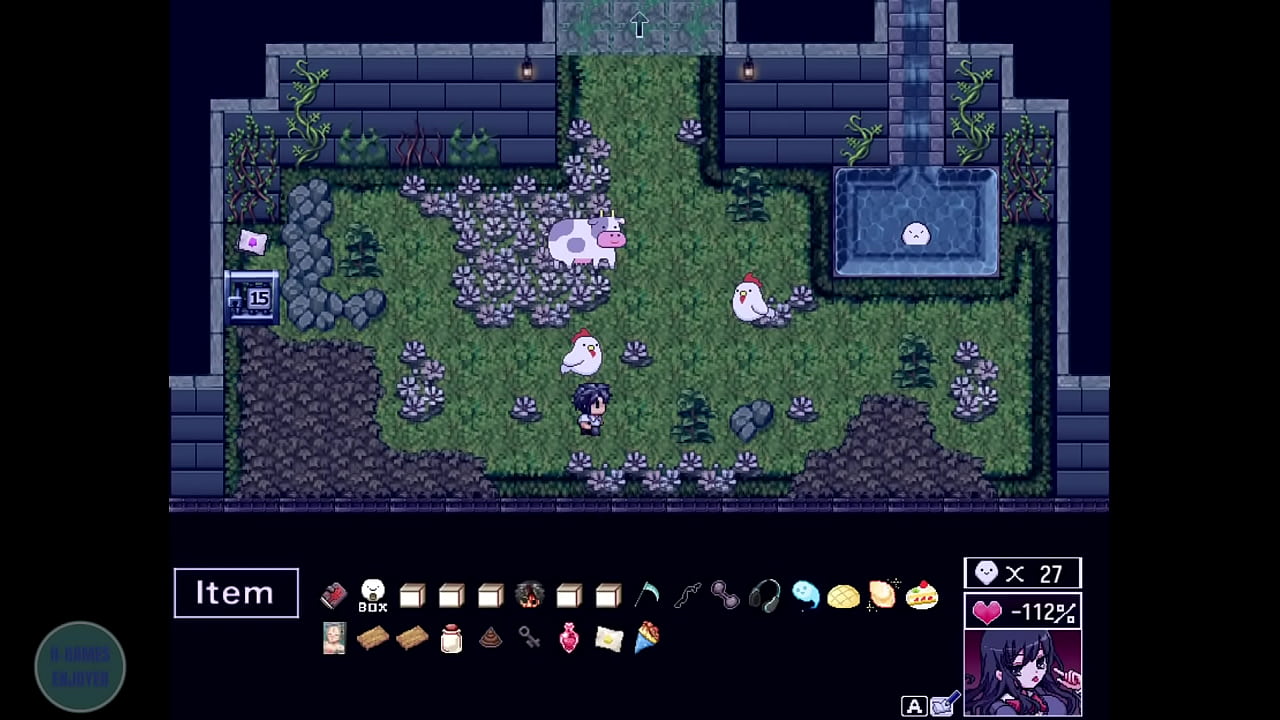
Task: Select the red book item
Action: tap(334, 596)
